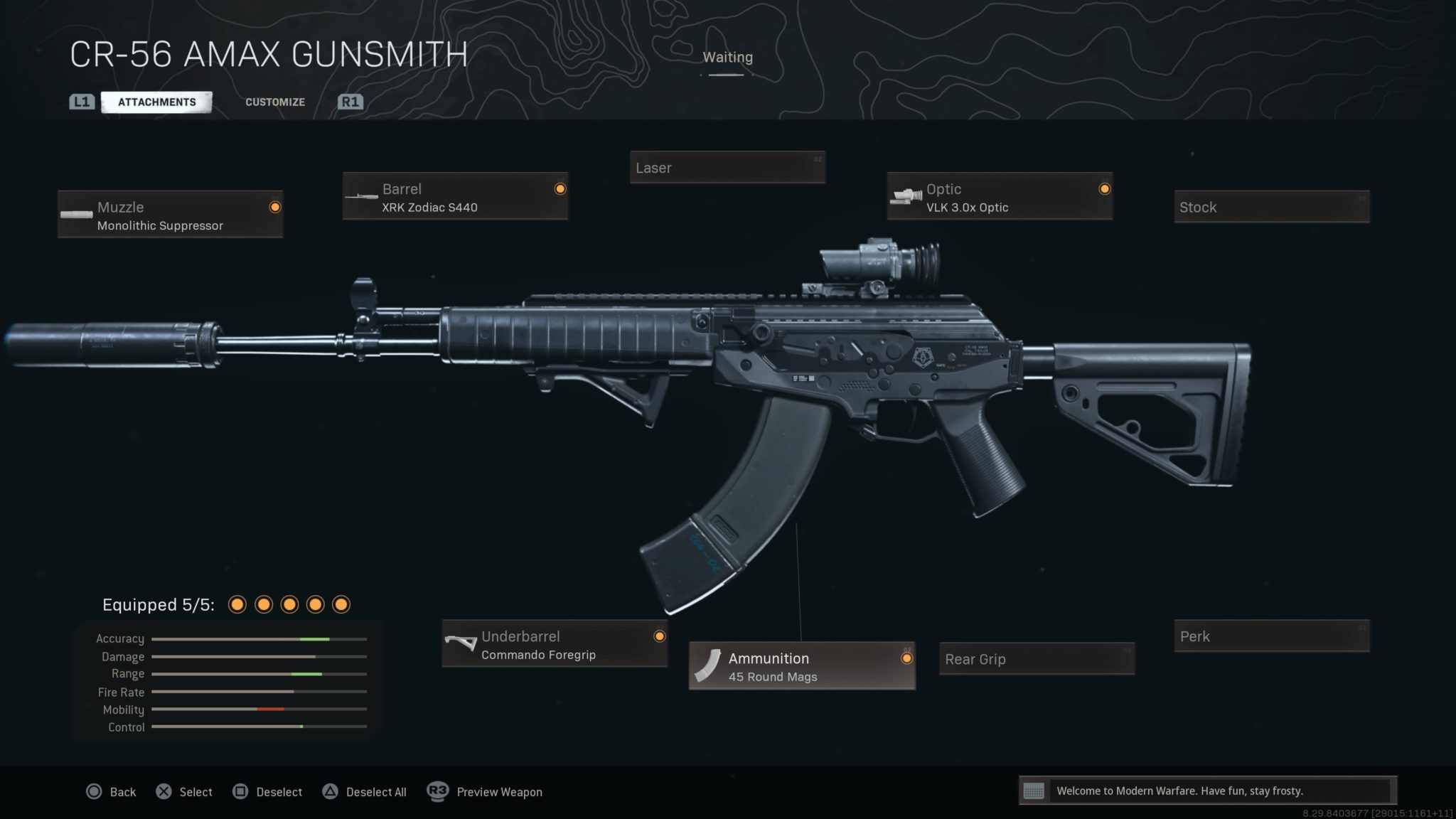Toggle the equipped indicator on Muzzle slot
This screenshot has width=1456, height=819.
pos(274,207)
